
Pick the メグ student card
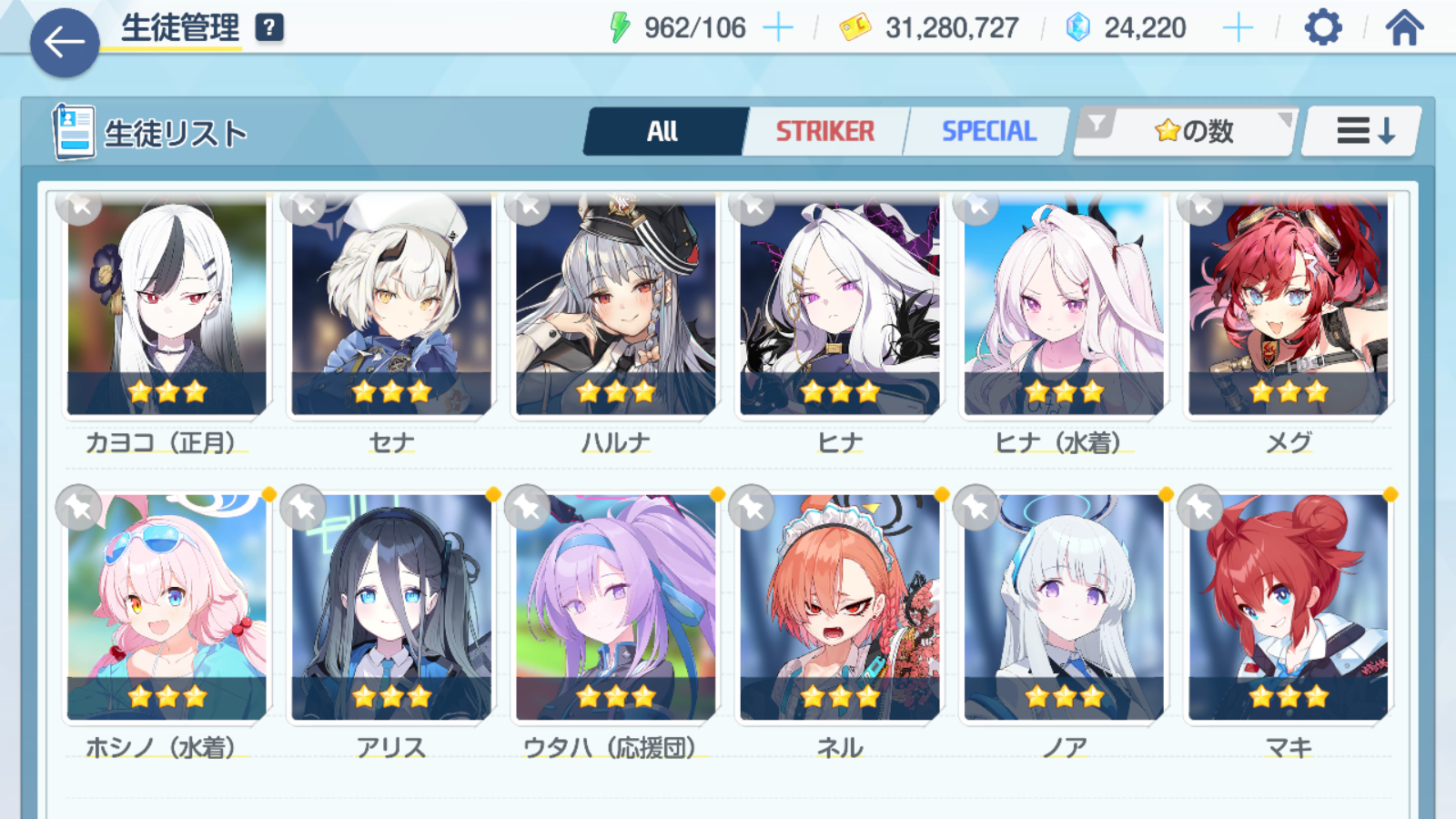point(1288,305)
